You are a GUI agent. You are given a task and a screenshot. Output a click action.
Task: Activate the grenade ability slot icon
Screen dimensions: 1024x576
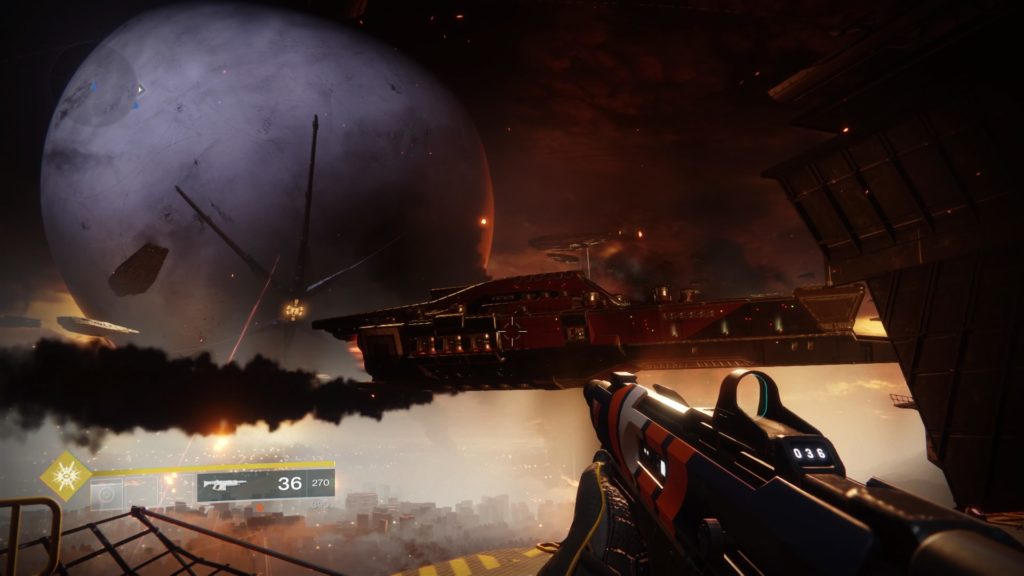pyautogui.click(x=105, y=492)
